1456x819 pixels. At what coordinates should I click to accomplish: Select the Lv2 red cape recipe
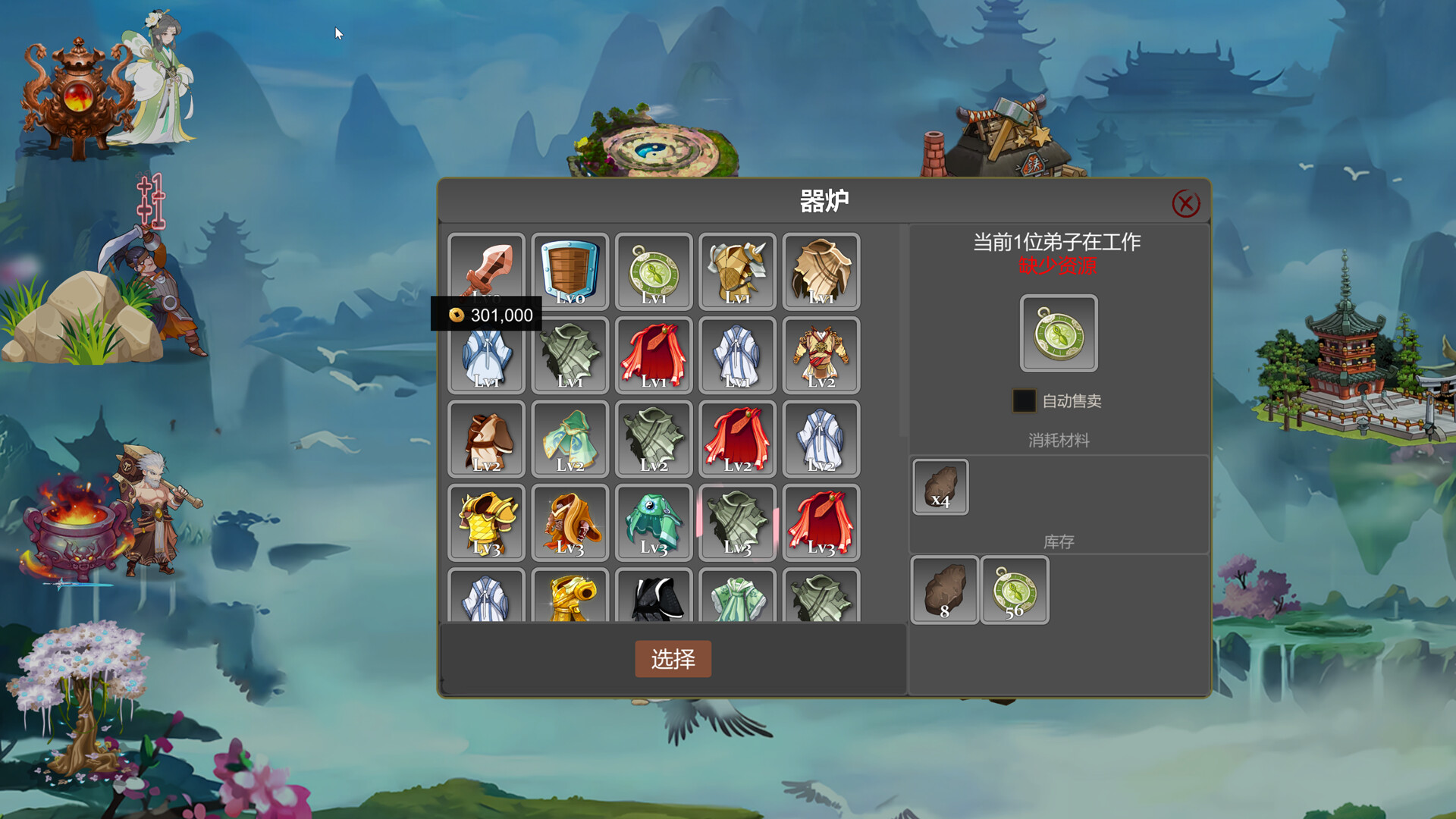coord(737,438)
